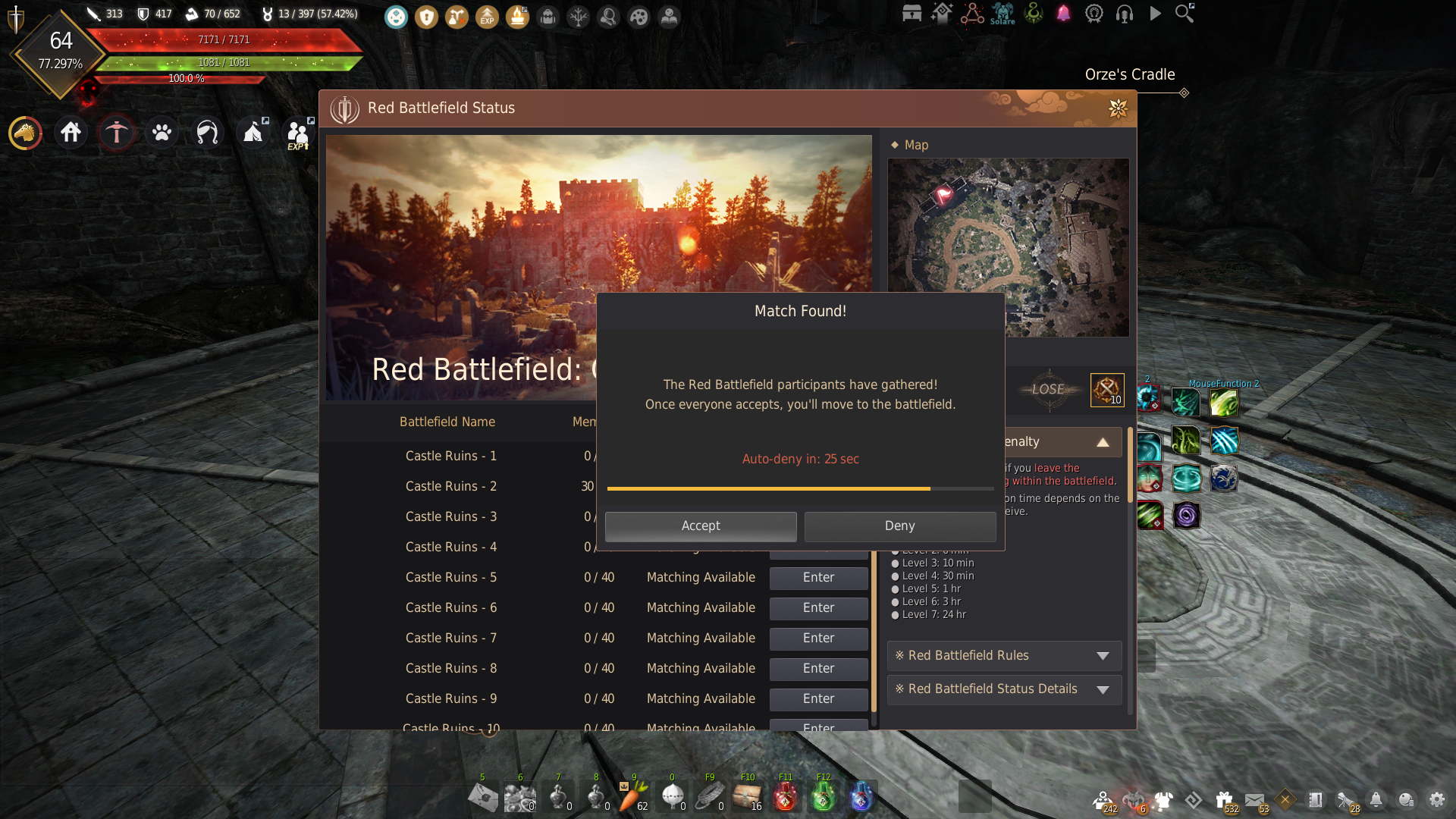This screenshot has width=1456, height=819.
Task: Collapse the Penalty panel via its arrow
Action: pyautogui.click(x=1104, y=441)
